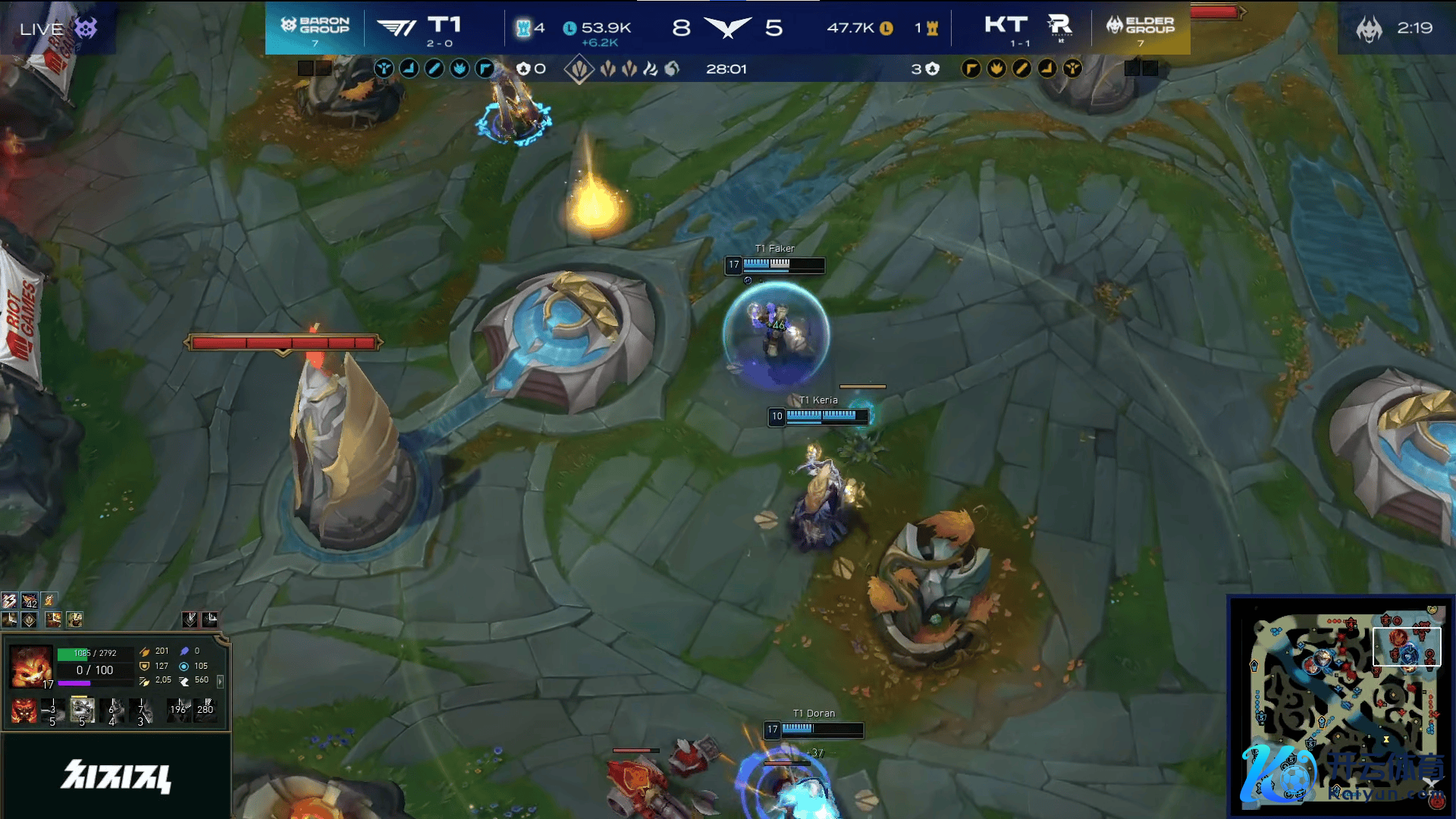Click the buff icon with 42 stacks
The image size is (1456, 819).
[x=30, y=601]
